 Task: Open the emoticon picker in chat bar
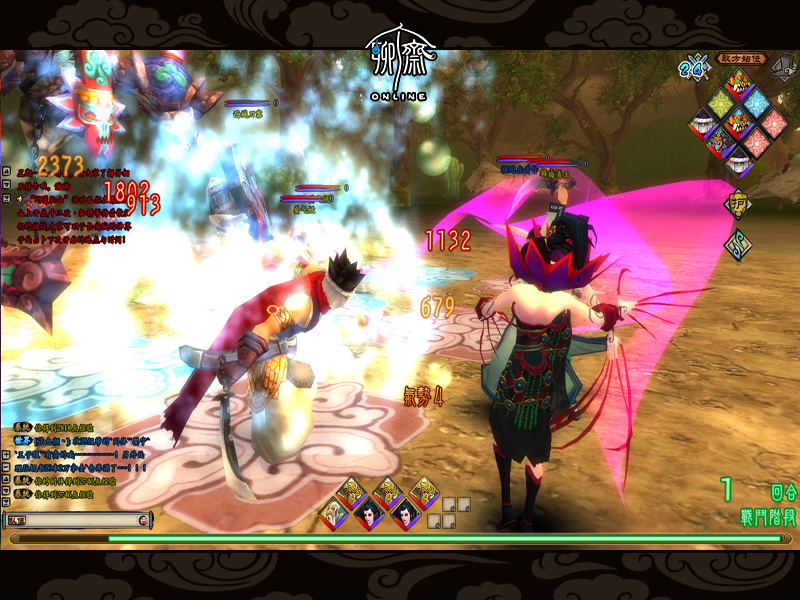pyautogui.click(x=144, y=520)
